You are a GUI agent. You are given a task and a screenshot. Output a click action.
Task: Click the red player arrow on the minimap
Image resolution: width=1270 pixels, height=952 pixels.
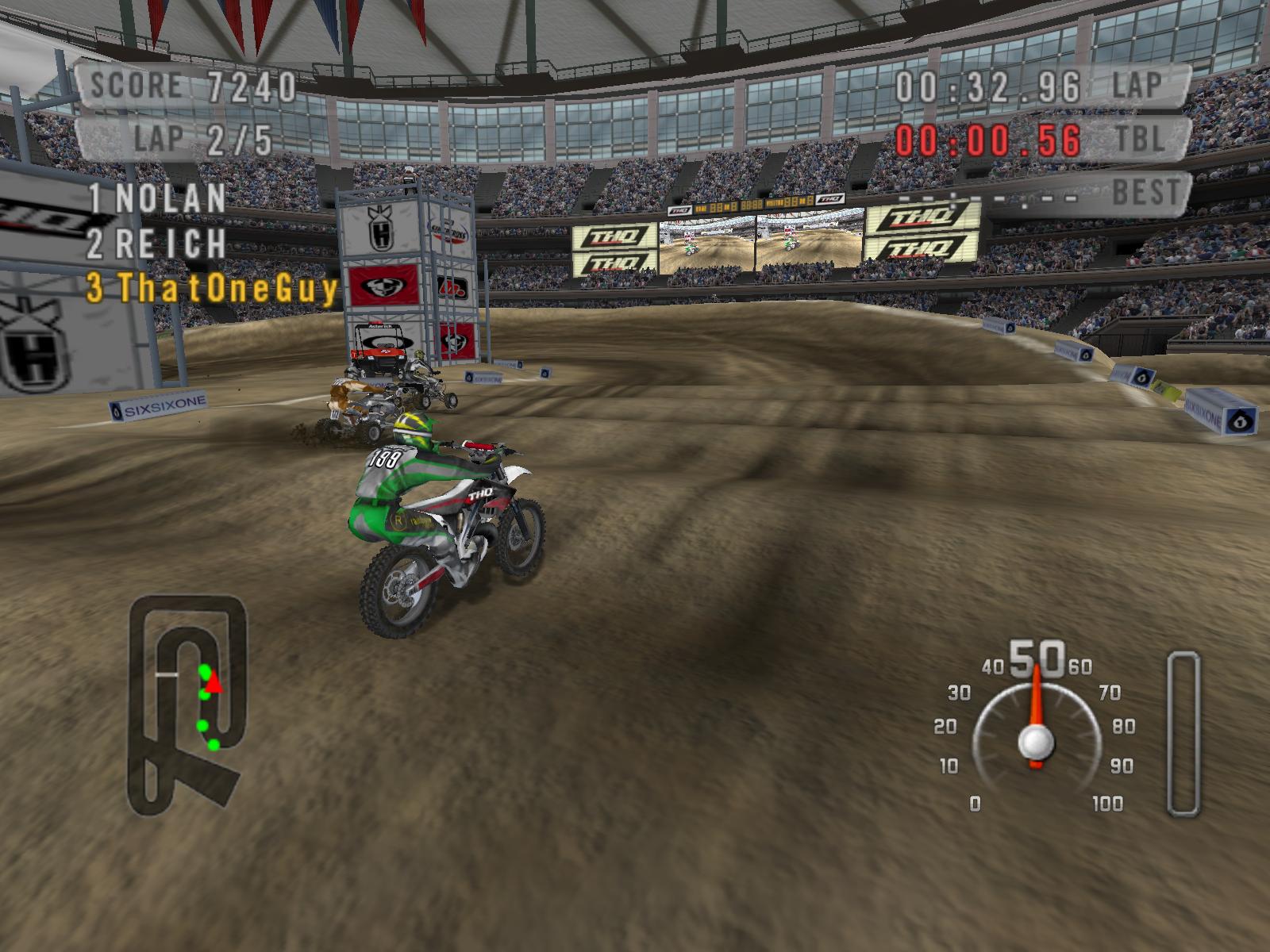pos(215,683)
